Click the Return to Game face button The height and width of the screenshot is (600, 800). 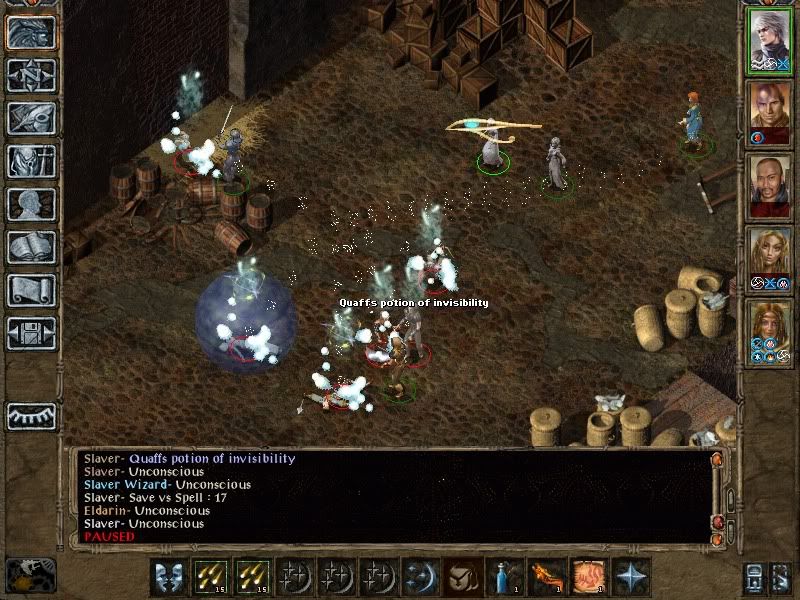pyautogui.click(x=31, y=33)
